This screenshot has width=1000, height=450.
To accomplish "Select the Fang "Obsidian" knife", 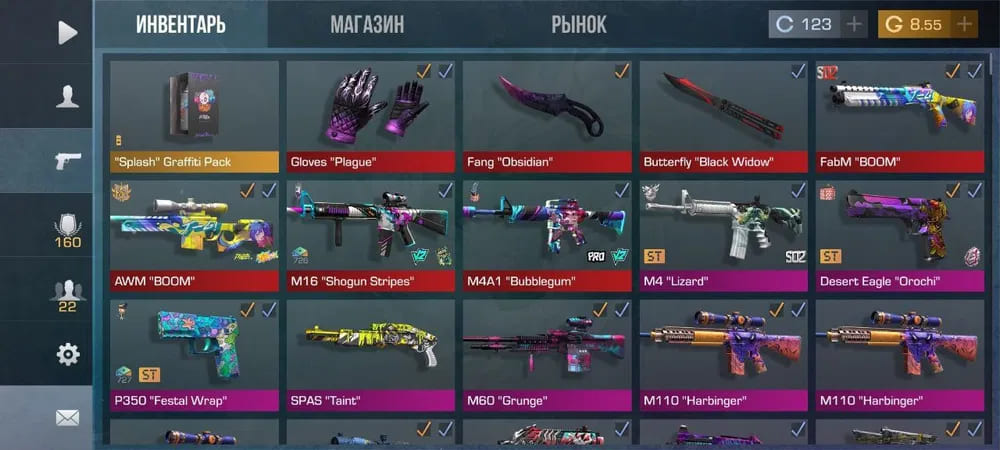I will pyautogui.click(x=547, y=115).
